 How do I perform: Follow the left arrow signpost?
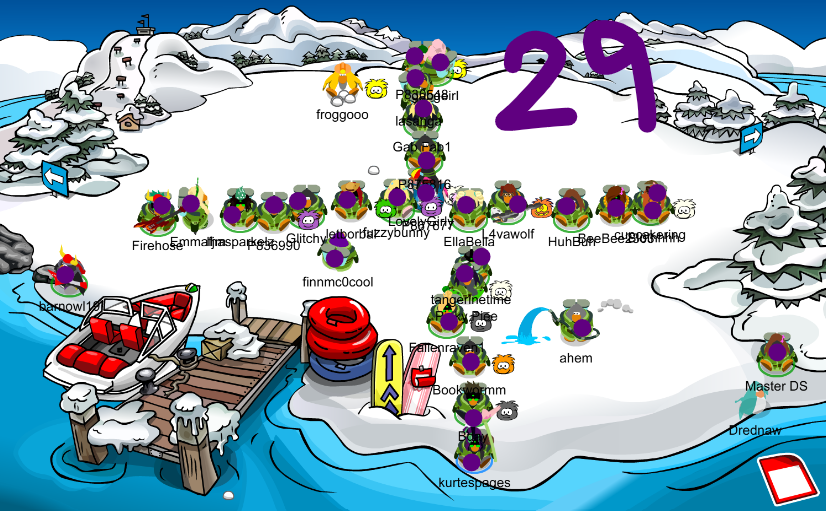tap(56, 178)
